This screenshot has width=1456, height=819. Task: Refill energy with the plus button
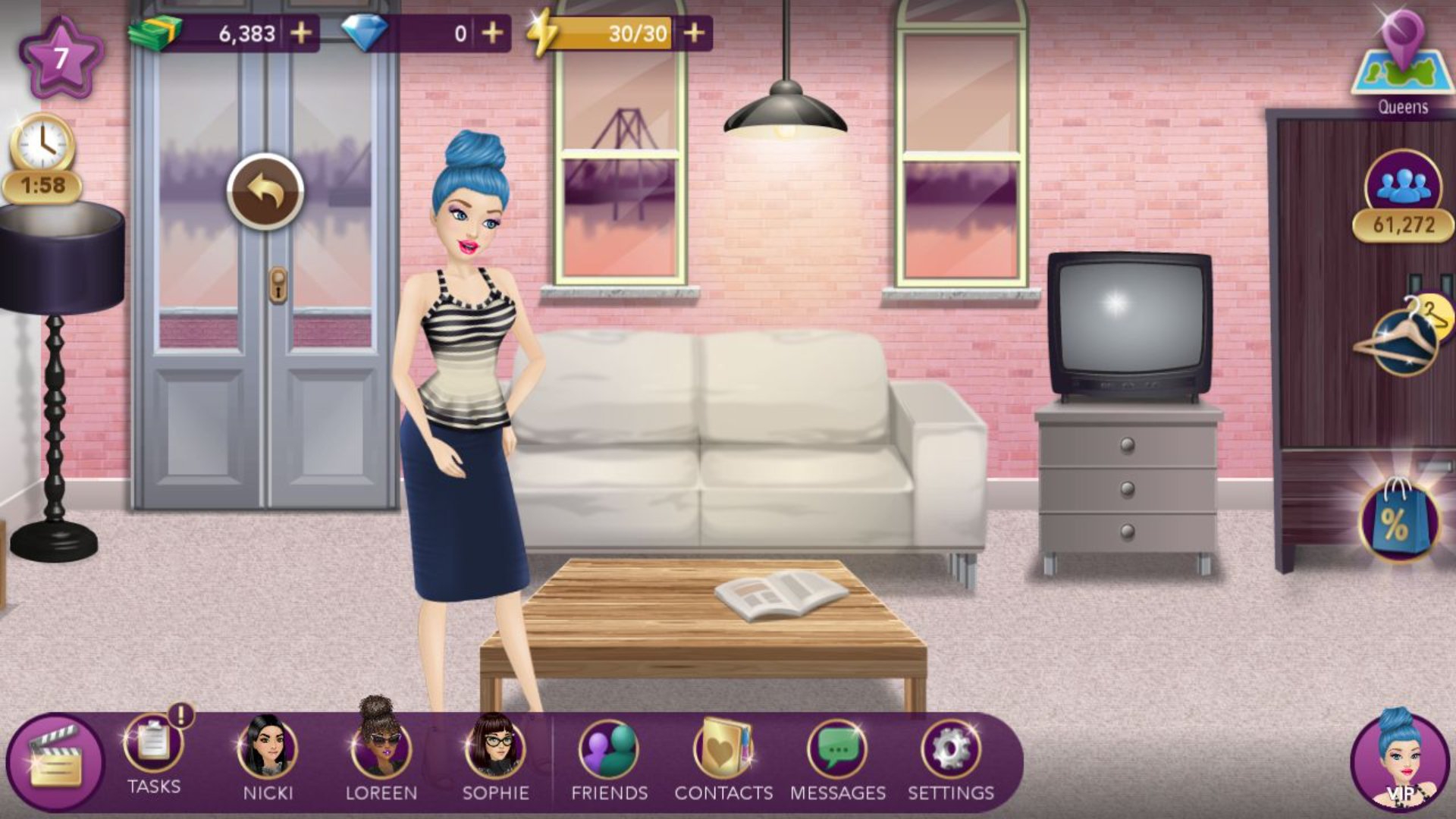(694, 33)
